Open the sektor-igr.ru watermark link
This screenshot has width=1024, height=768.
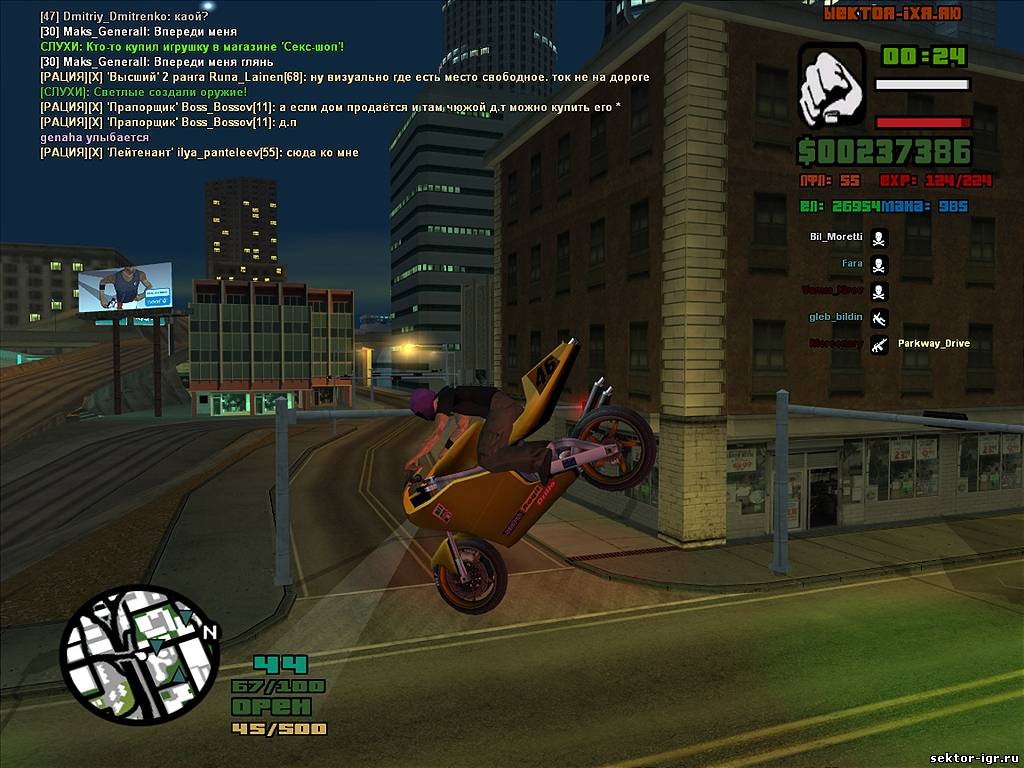pos(973,757)
